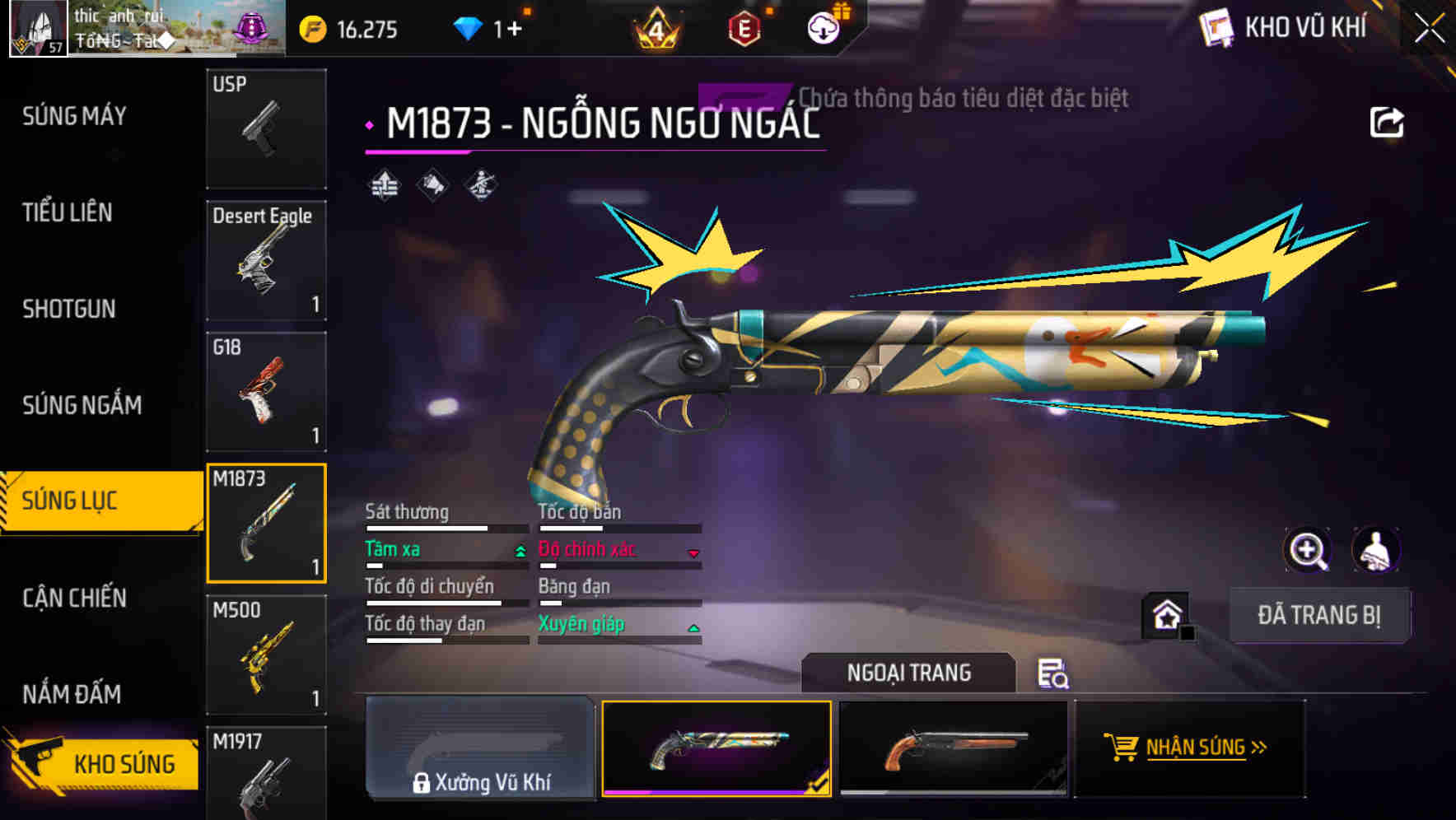Click the ĐÃ TRANG BỊ button
Screen dimensions: 1456x820
1319,615
